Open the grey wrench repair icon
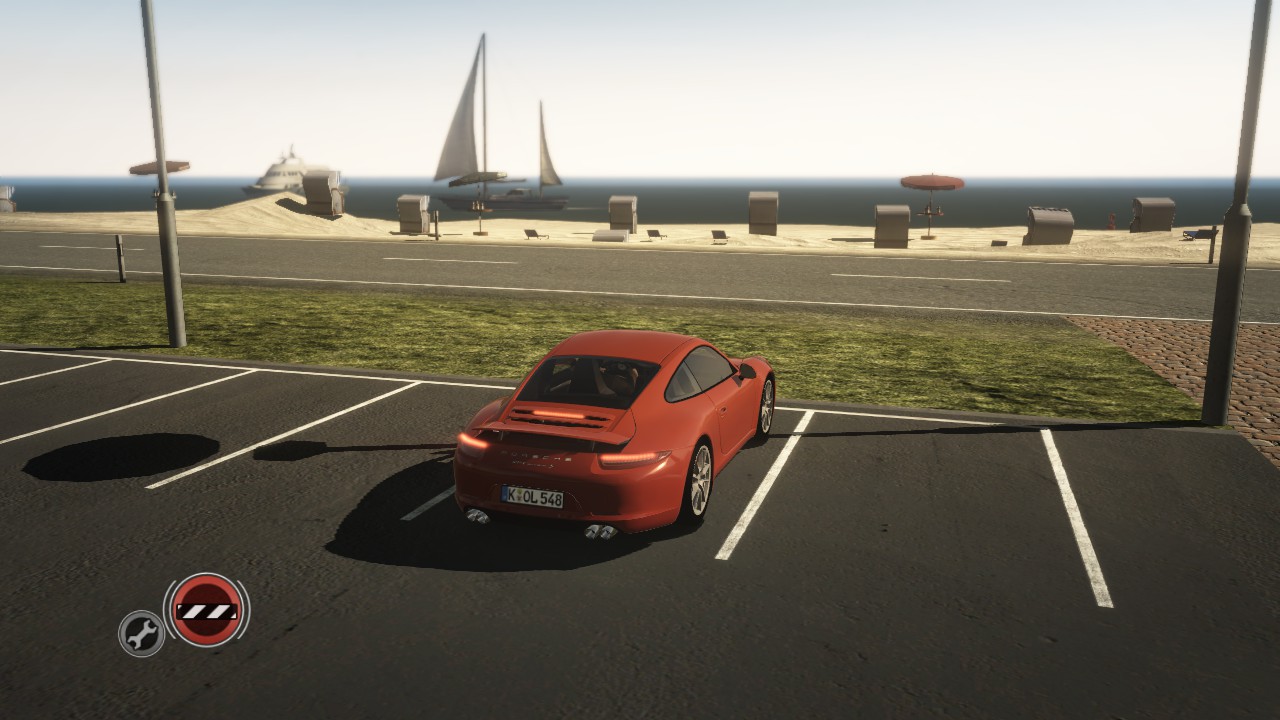 [x=141, y=633]
